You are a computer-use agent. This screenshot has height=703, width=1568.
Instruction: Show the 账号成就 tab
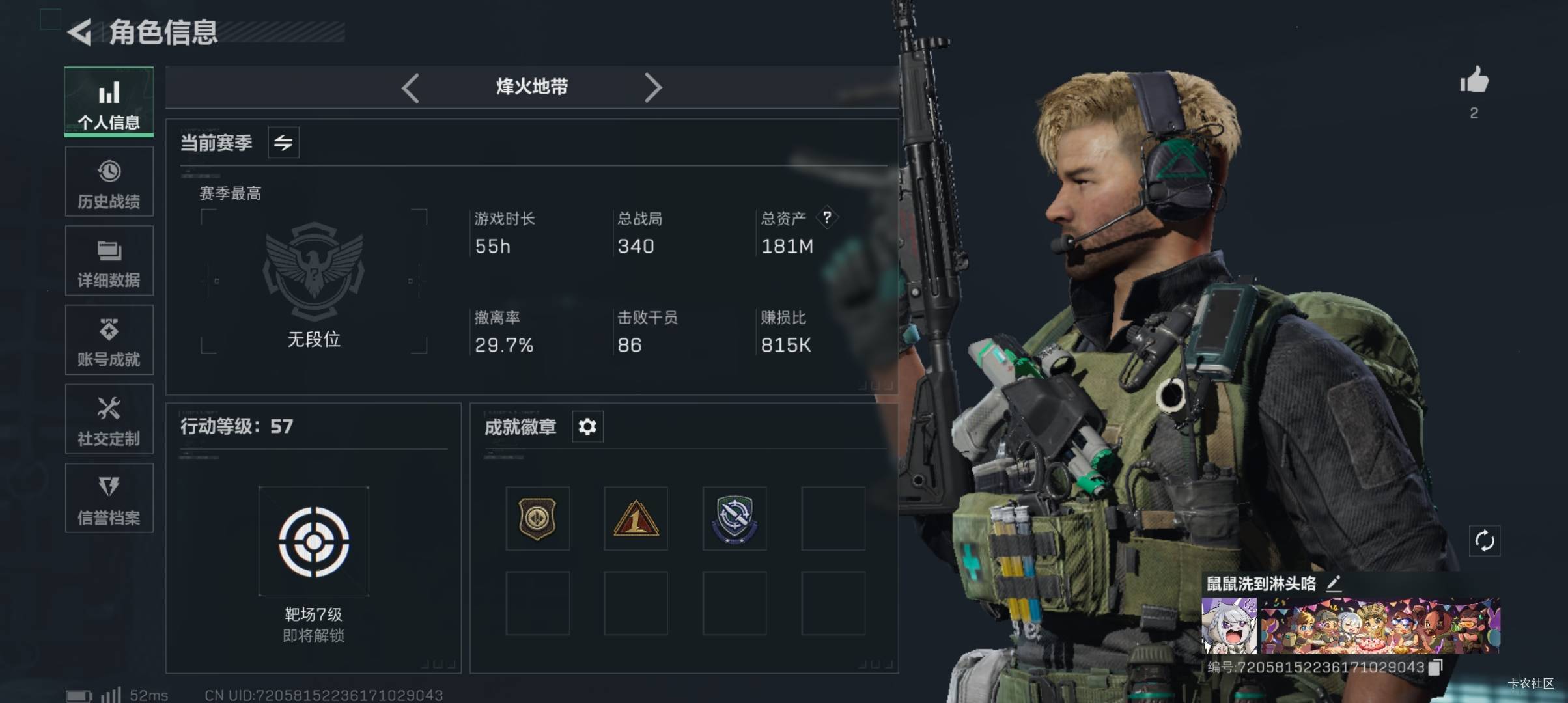pos(109,340)
